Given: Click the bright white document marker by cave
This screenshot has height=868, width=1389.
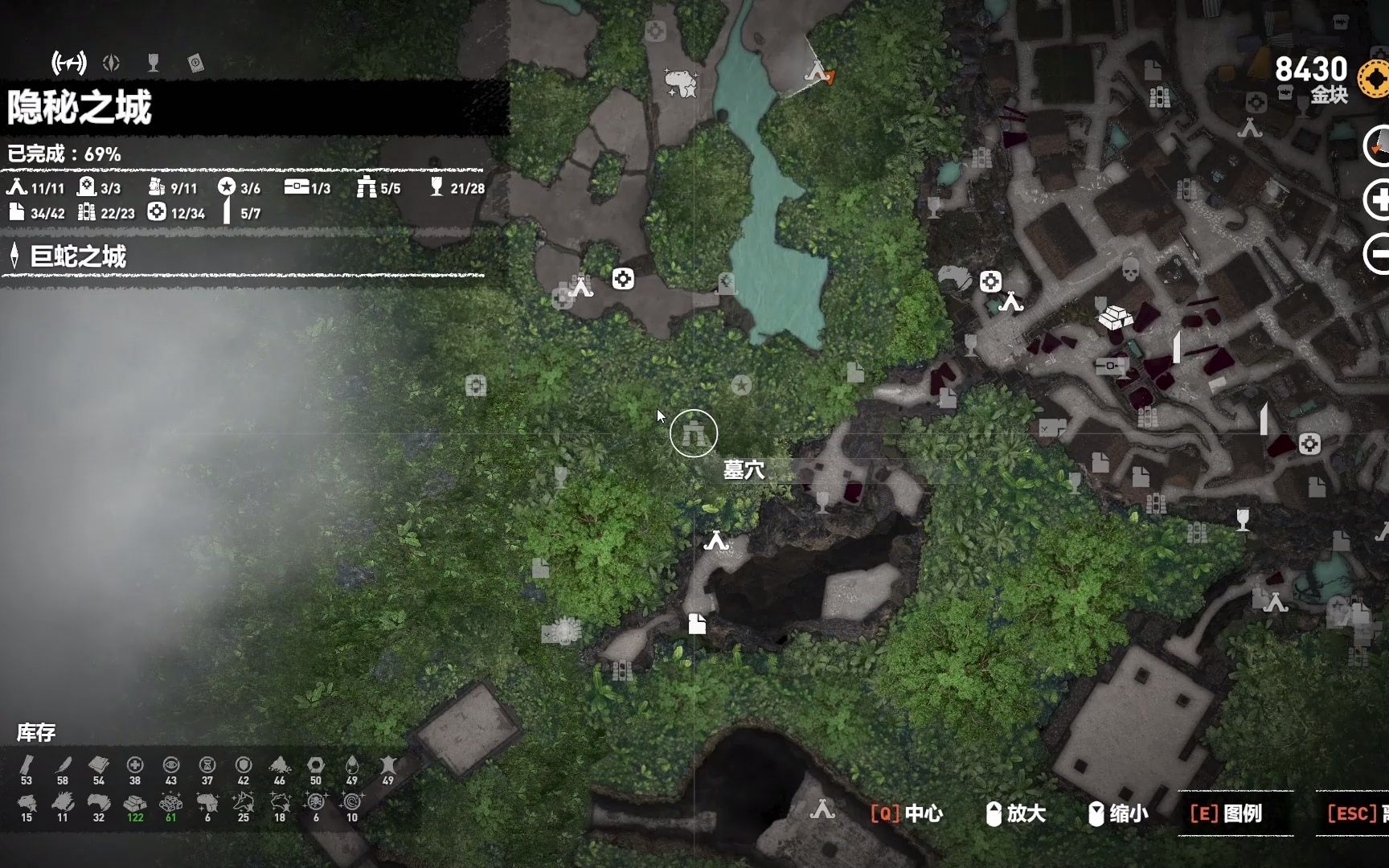Looking at the screenshot, I should pyautogui.click(x=697, y=624).
